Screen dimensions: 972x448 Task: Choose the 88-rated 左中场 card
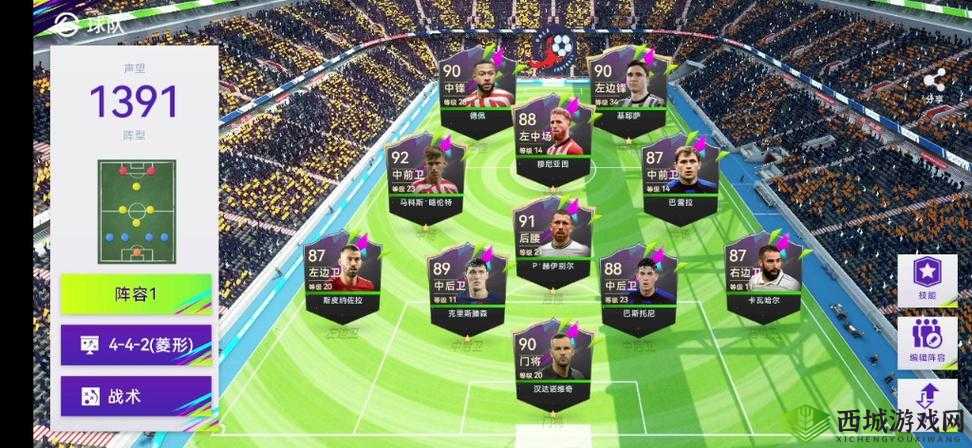click(x=553, y=137)
